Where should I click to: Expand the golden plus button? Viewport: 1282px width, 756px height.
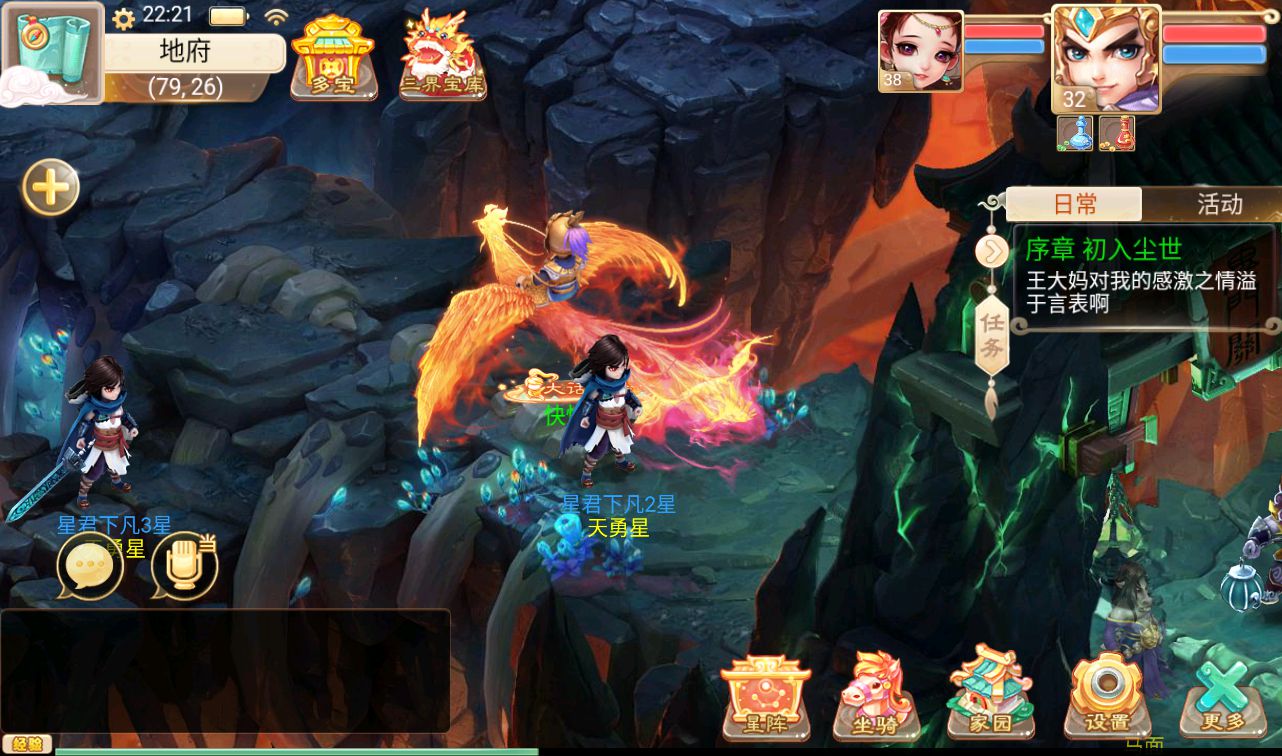(51, 187)
